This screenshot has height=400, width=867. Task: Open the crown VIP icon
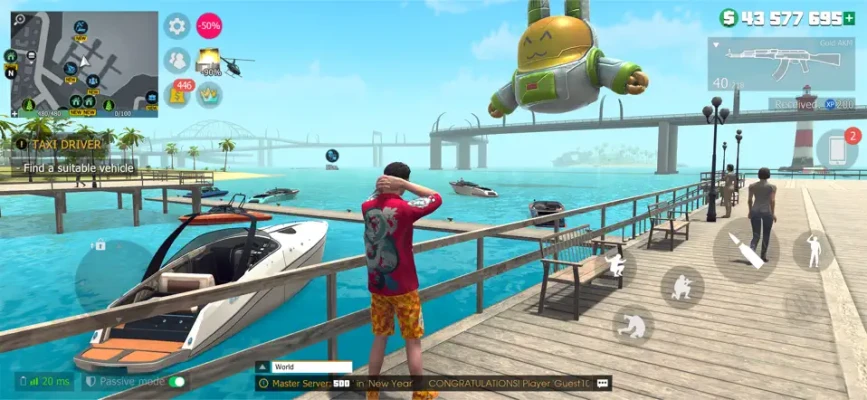[x=210, y=94]
